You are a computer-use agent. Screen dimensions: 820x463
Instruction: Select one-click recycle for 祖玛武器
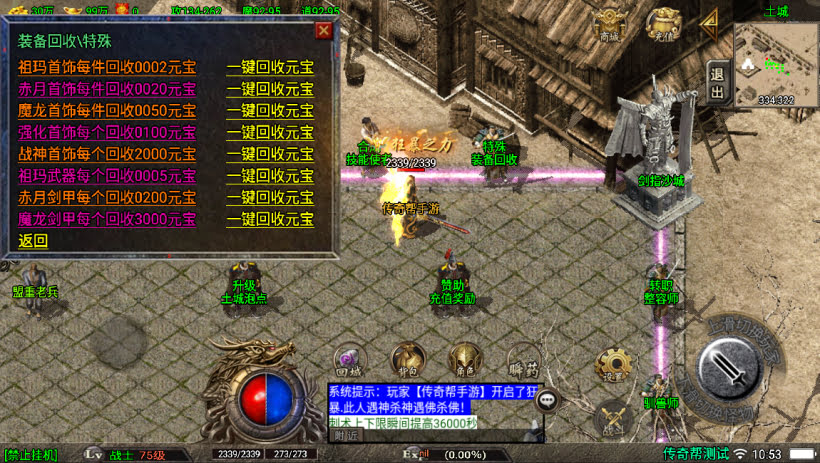click(x=270, y=176)
